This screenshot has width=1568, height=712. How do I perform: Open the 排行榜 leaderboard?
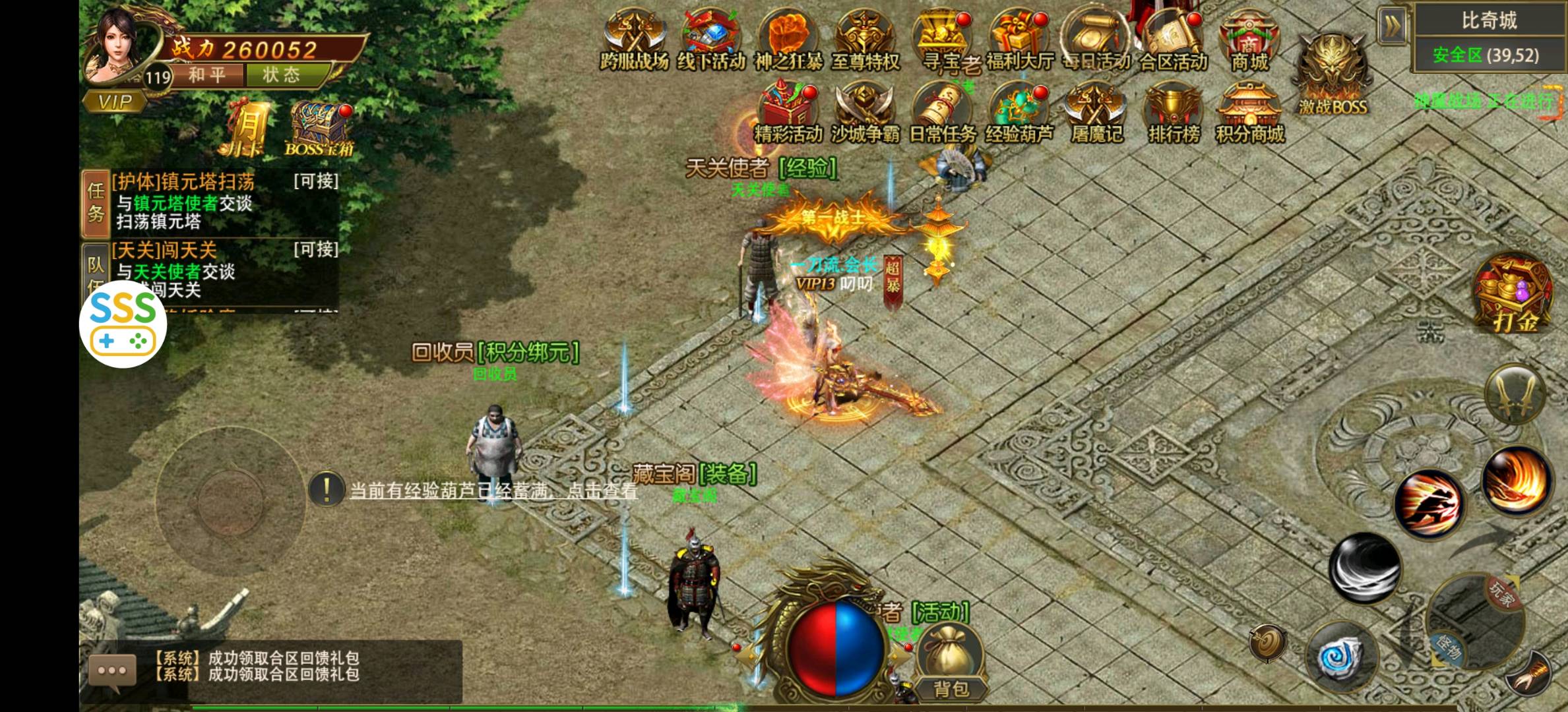pos(1173,112)
